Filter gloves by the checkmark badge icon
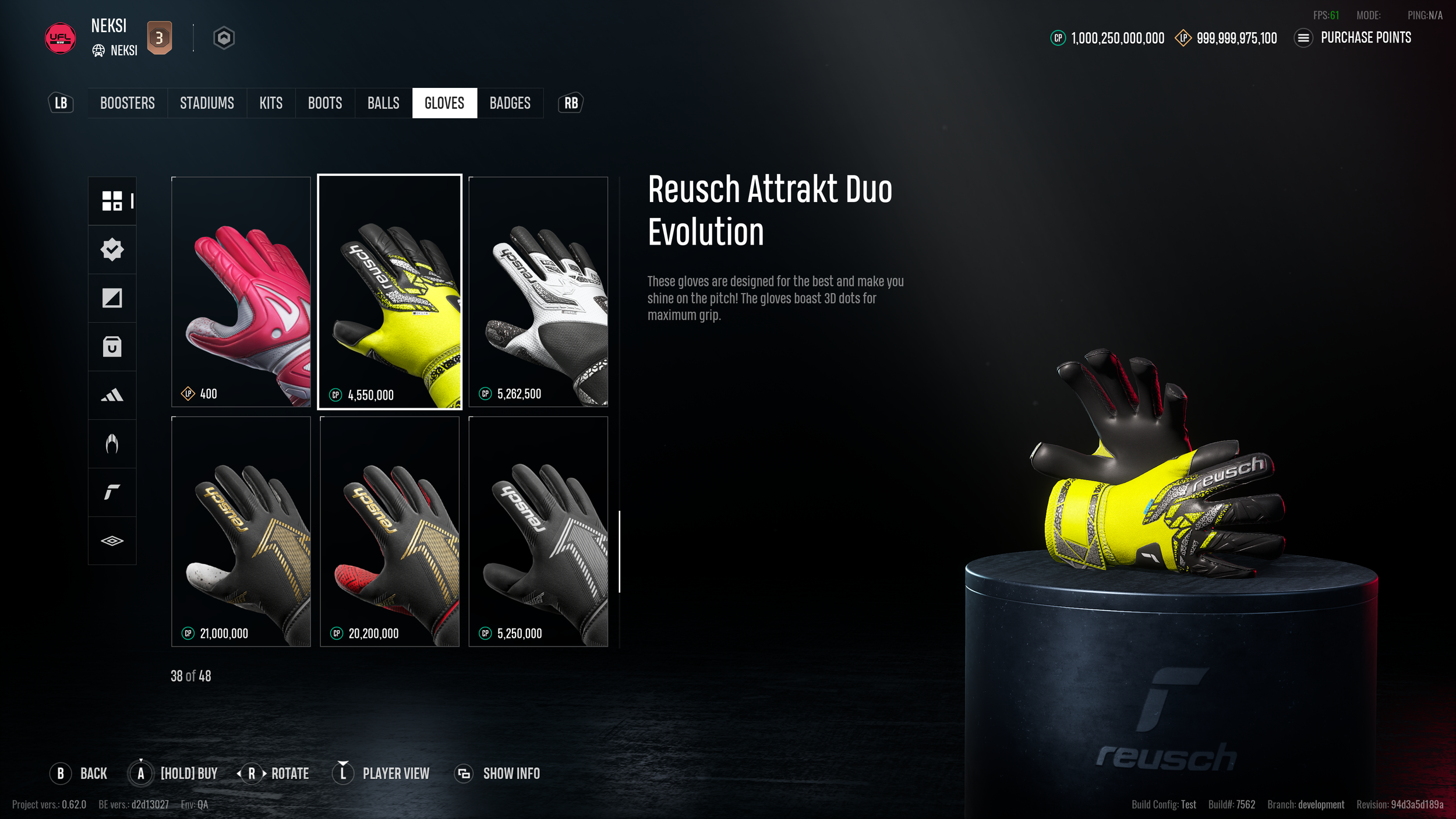This screenshot has height=819, width=1456. (x=112, y=249)
